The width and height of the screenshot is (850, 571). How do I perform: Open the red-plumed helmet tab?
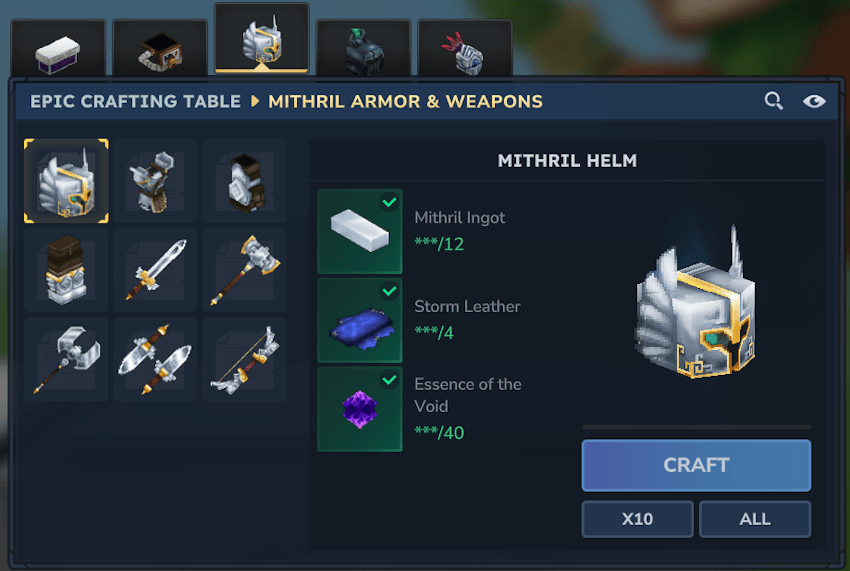coord(464,50)
